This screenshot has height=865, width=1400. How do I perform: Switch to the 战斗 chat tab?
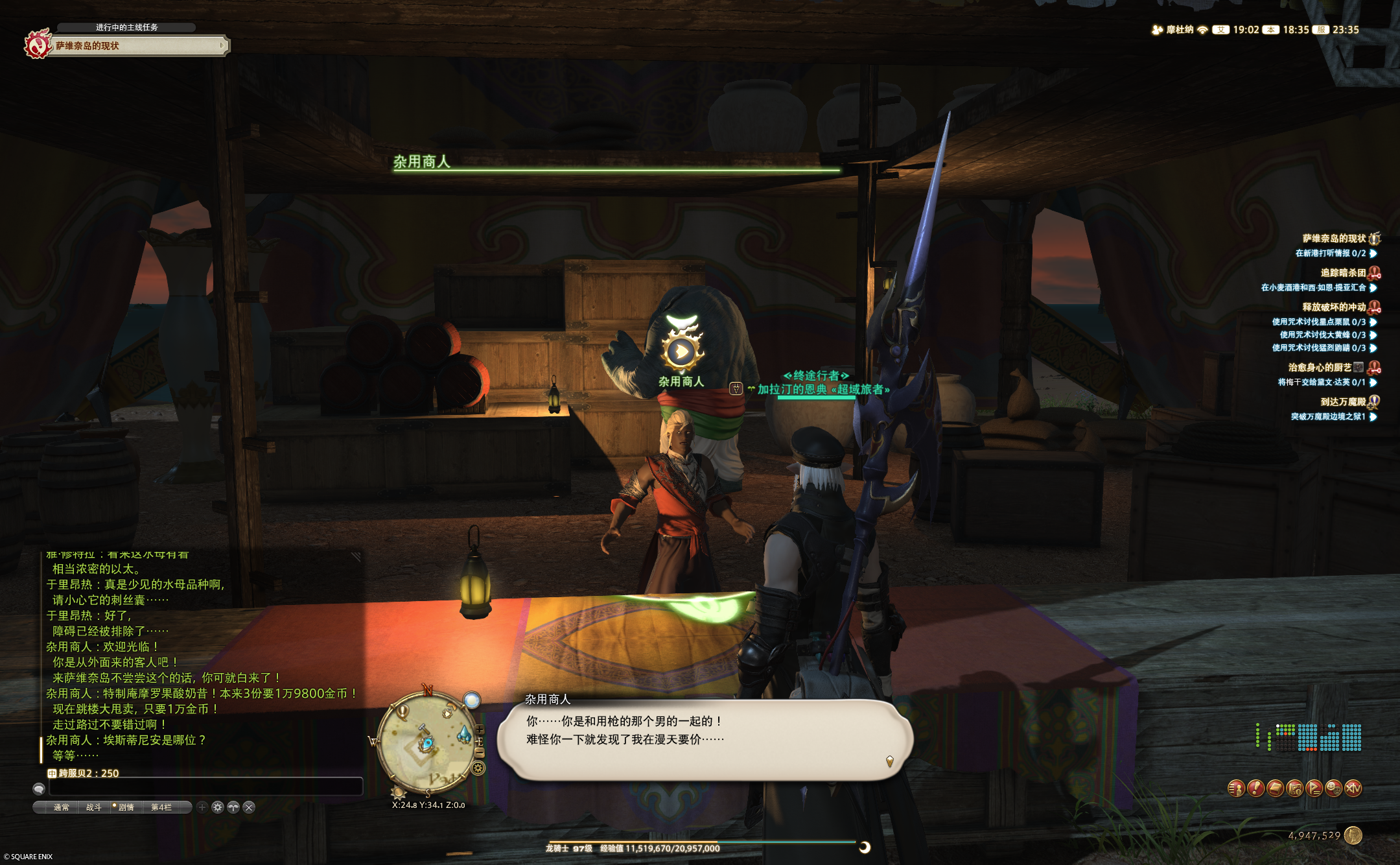point(94,807)
